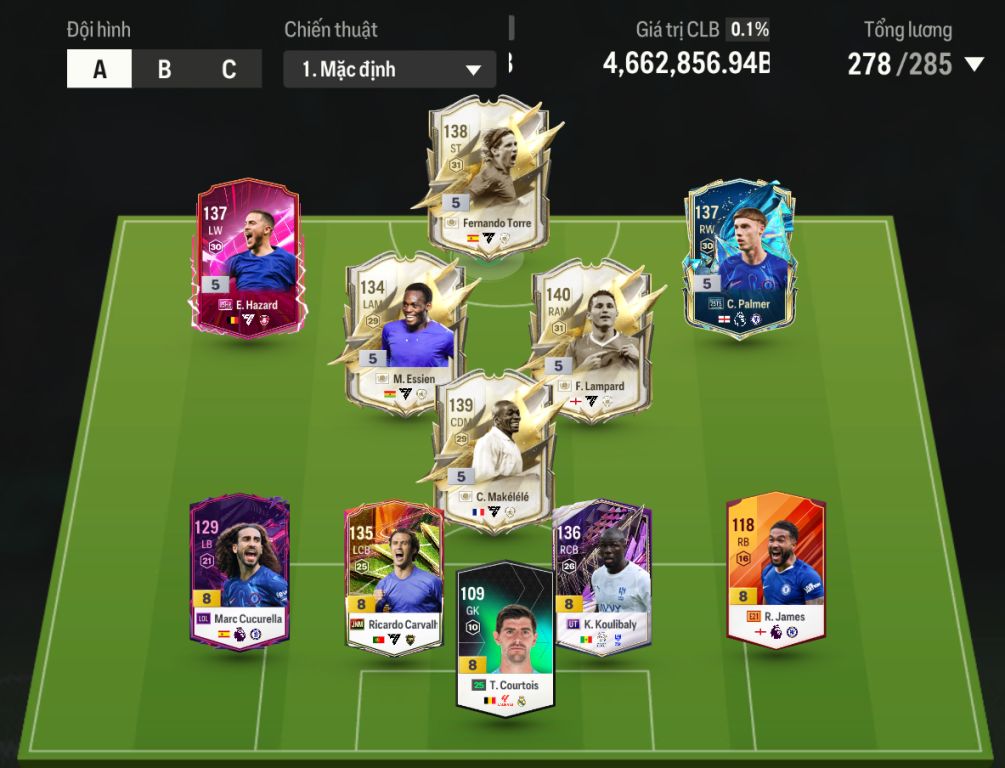Screen dimensions: 1005x768
Task: Open the Mặc định tactics dropdown
Action: (x=389, y=70)
